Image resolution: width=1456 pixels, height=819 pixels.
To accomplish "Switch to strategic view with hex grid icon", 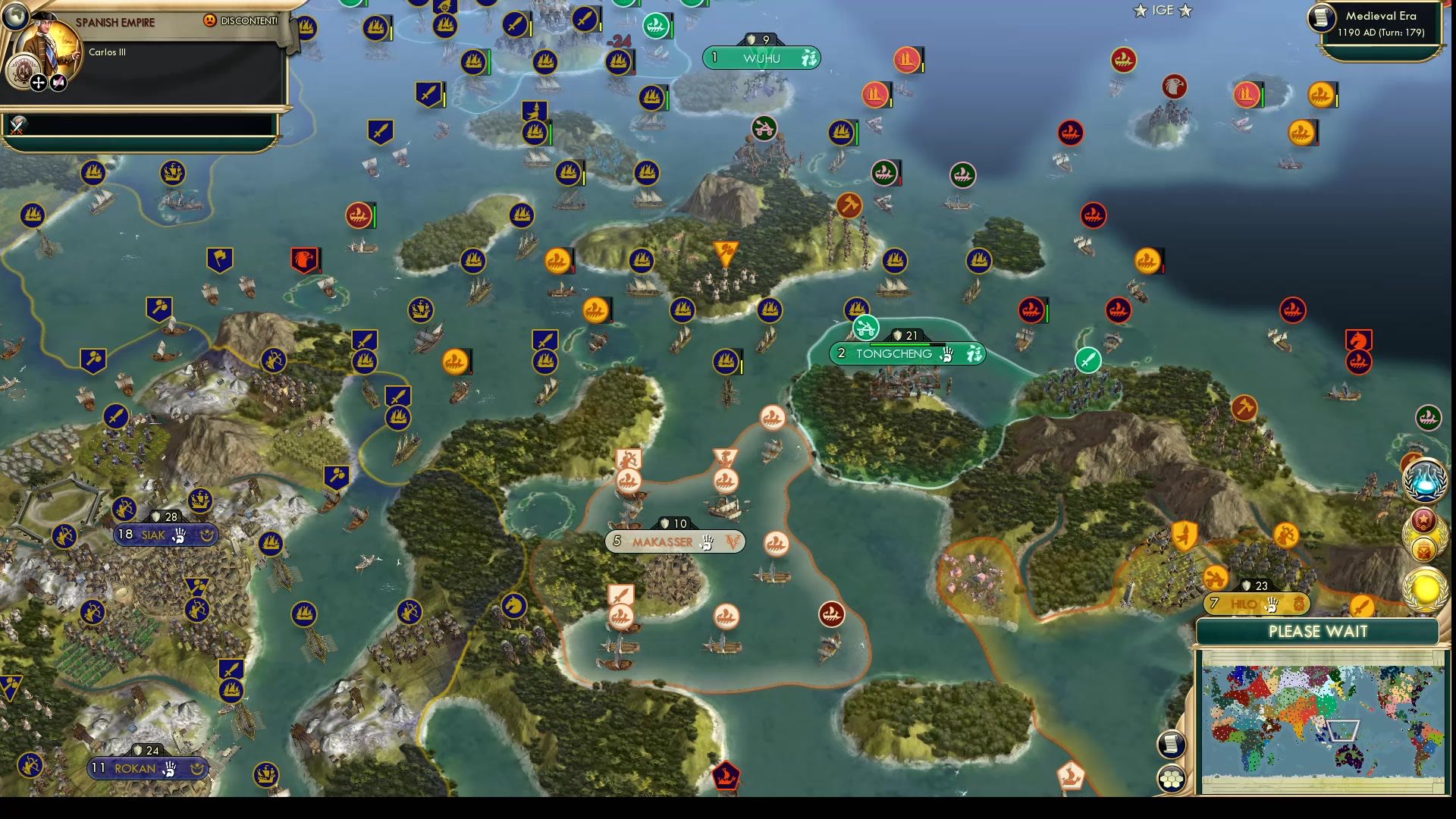I will point(1172,777).
